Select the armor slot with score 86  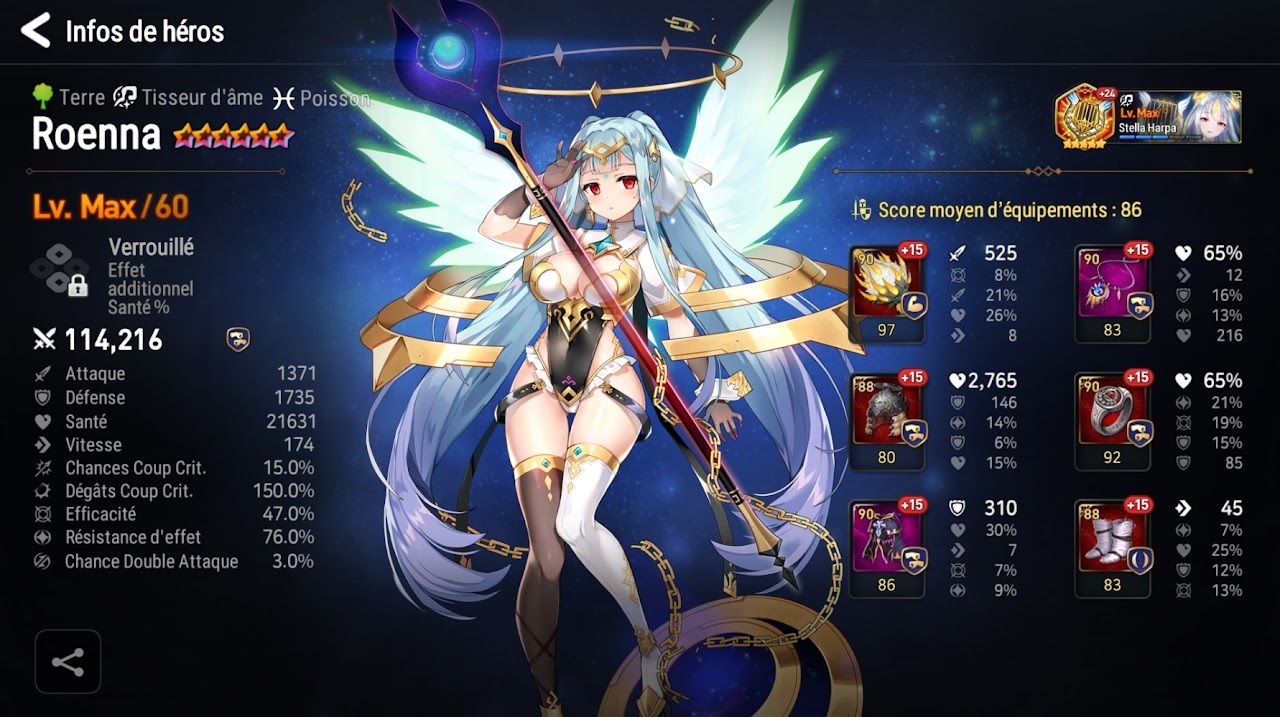[887, 548]
